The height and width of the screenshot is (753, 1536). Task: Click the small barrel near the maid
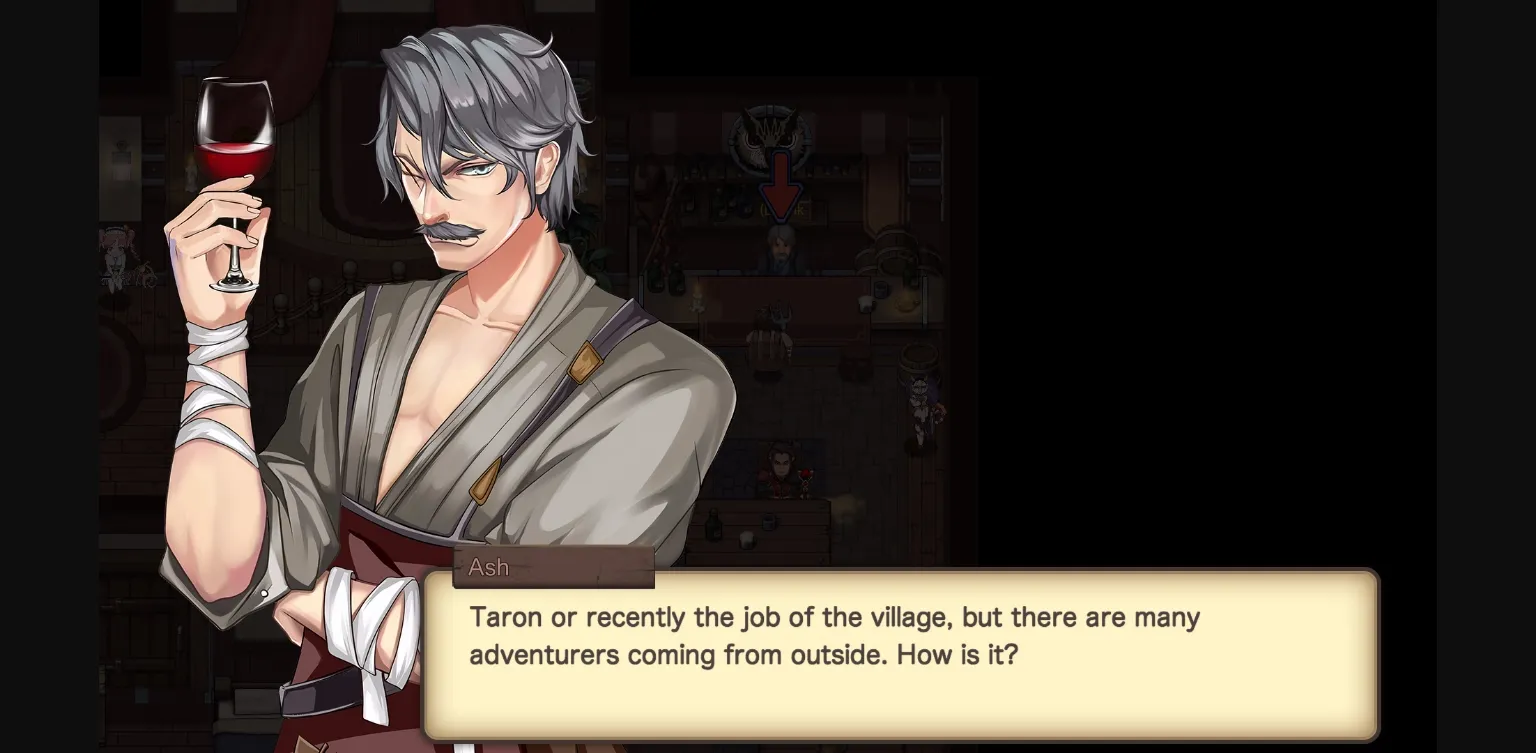point(917,358)
